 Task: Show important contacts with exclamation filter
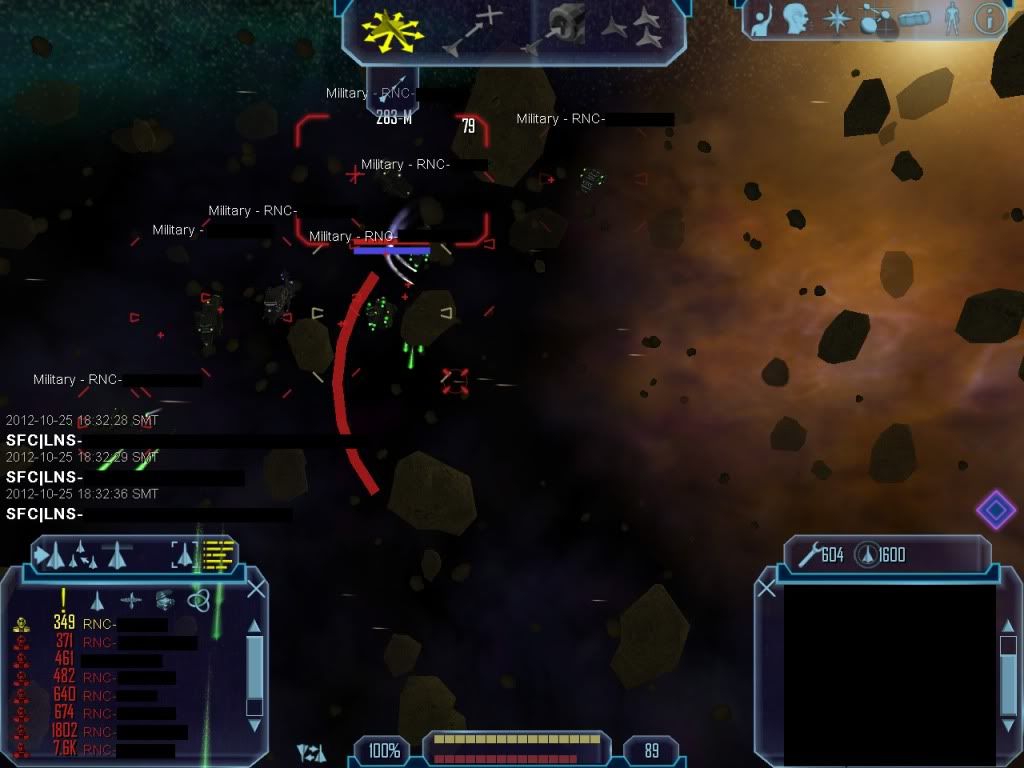(63, 598)
